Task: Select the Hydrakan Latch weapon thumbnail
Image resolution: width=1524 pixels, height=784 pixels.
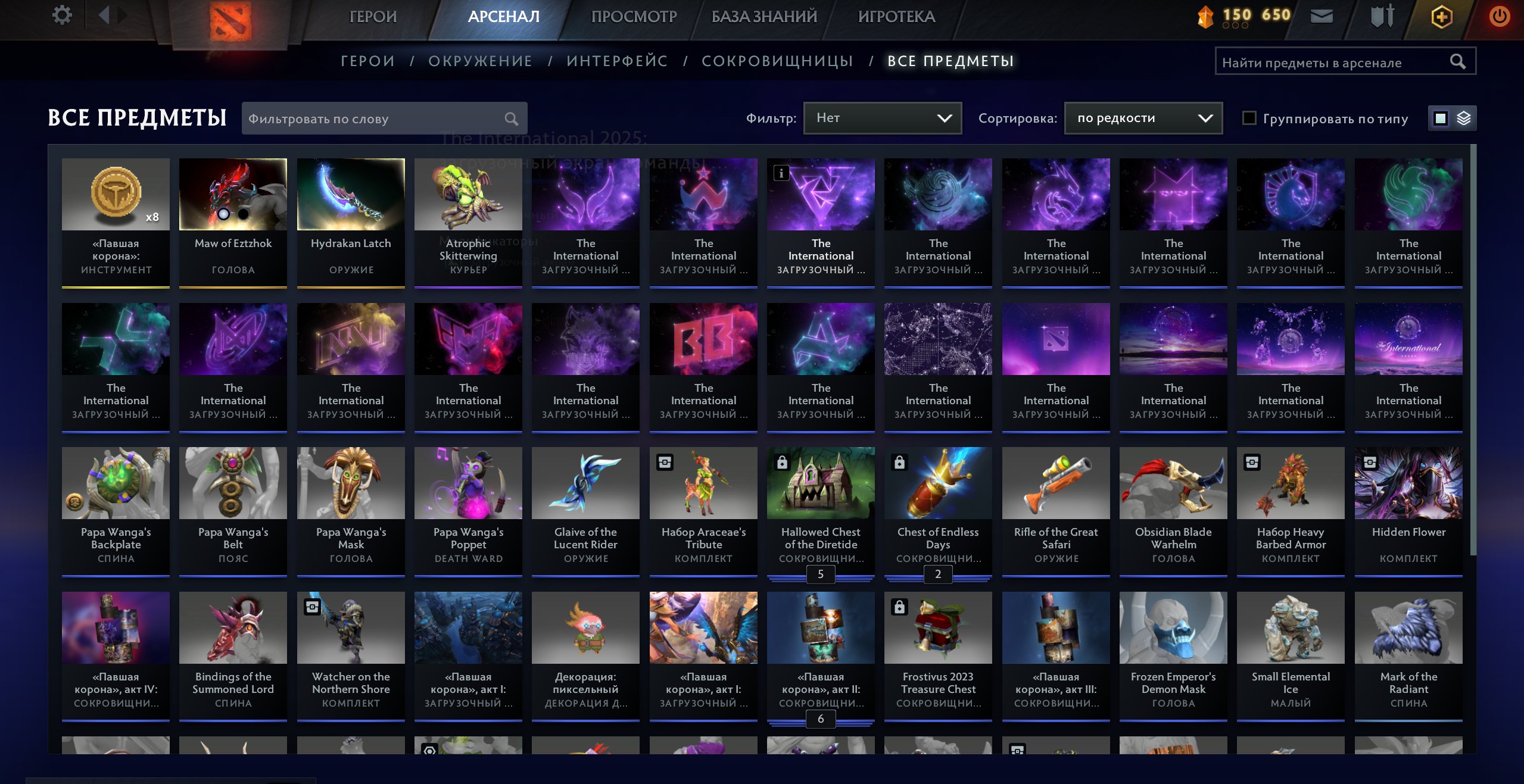Action: pos(351,194)
